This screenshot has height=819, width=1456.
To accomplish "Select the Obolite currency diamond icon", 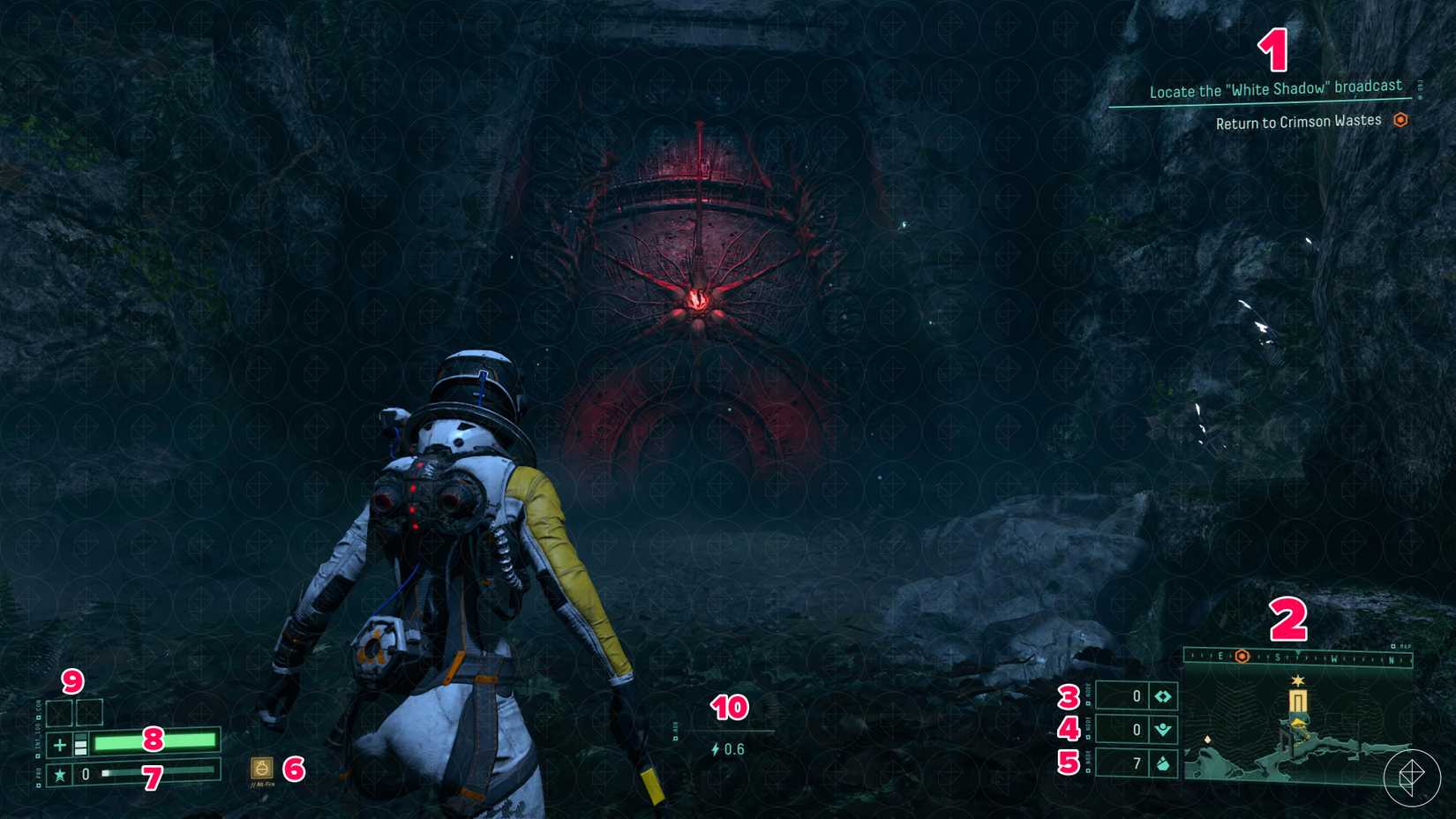I will 1163,696.
